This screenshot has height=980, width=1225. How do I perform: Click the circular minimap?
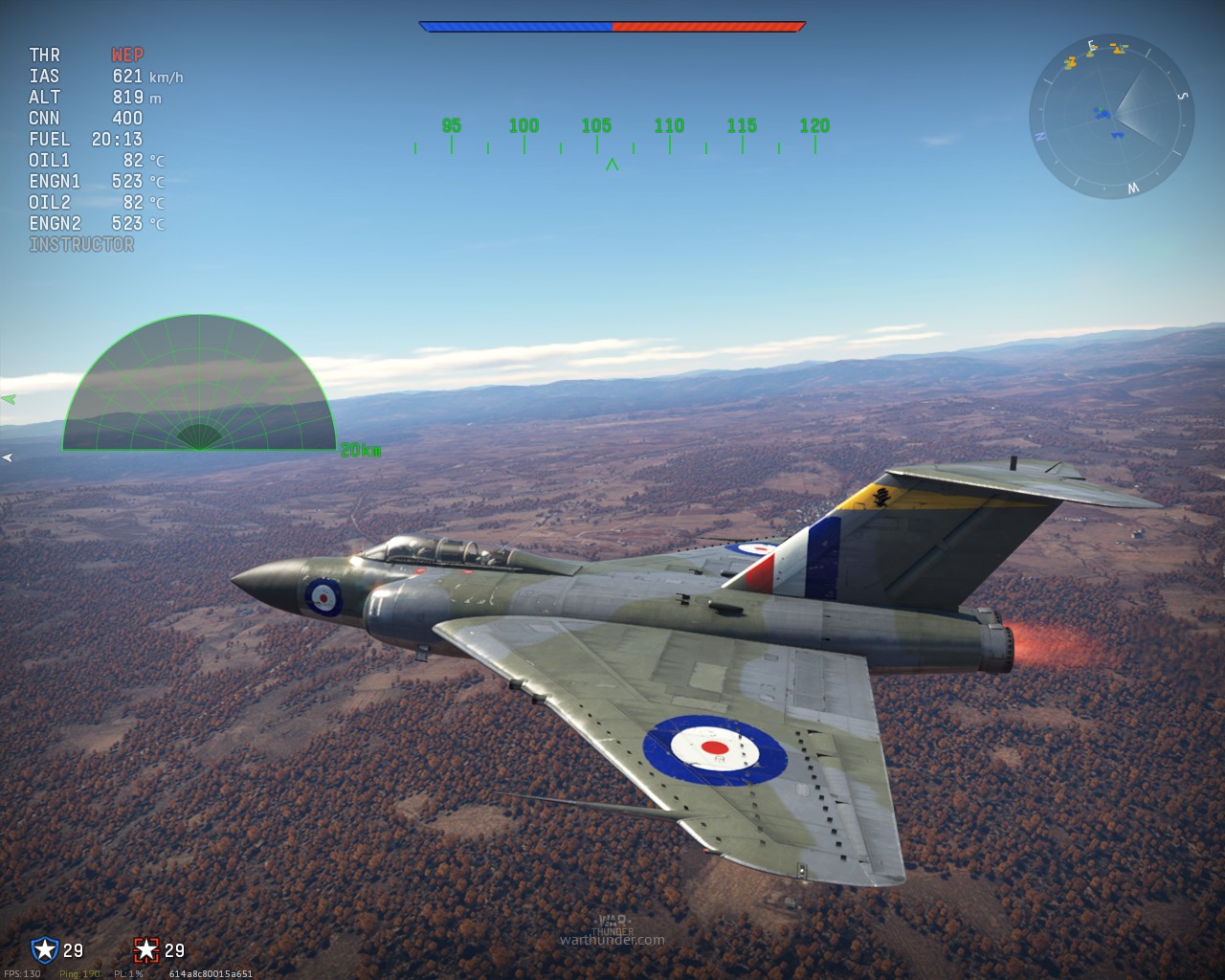click(1111, 118)
